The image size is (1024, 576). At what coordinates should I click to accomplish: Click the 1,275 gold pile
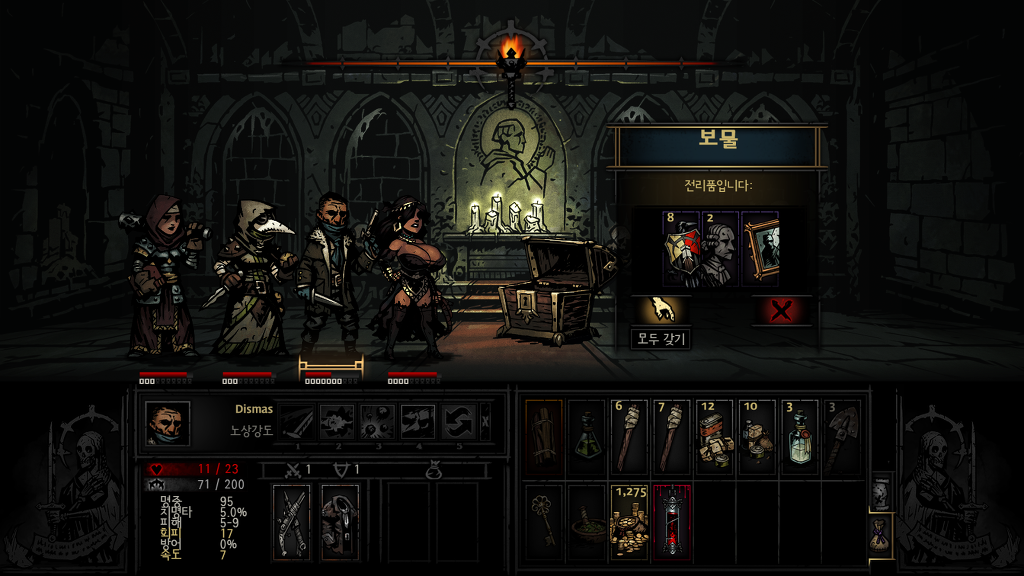pos(630,520)
